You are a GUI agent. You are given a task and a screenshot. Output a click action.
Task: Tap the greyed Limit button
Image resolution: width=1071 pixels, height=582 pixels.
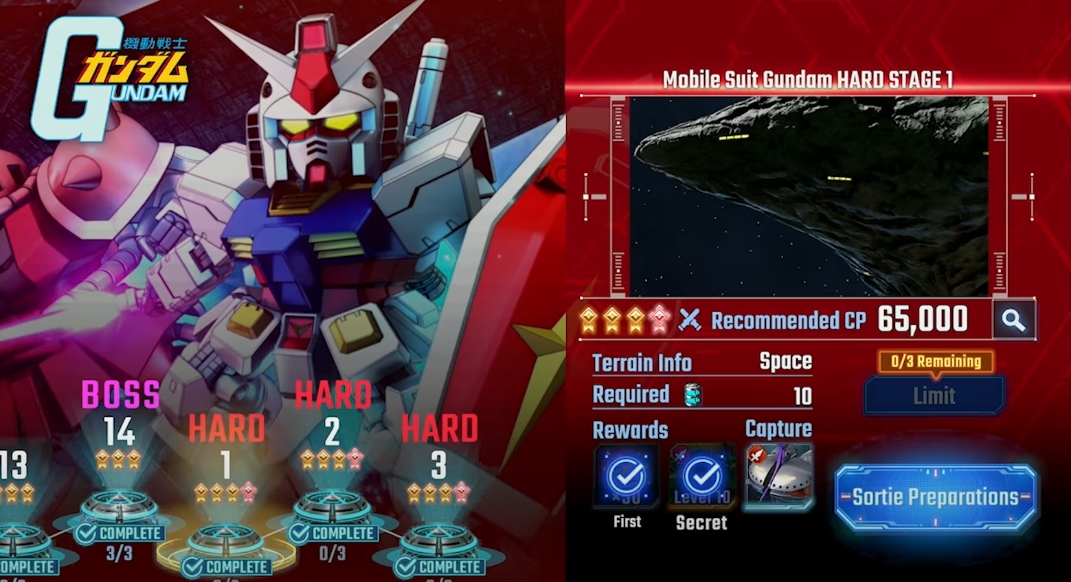(934, 395)
